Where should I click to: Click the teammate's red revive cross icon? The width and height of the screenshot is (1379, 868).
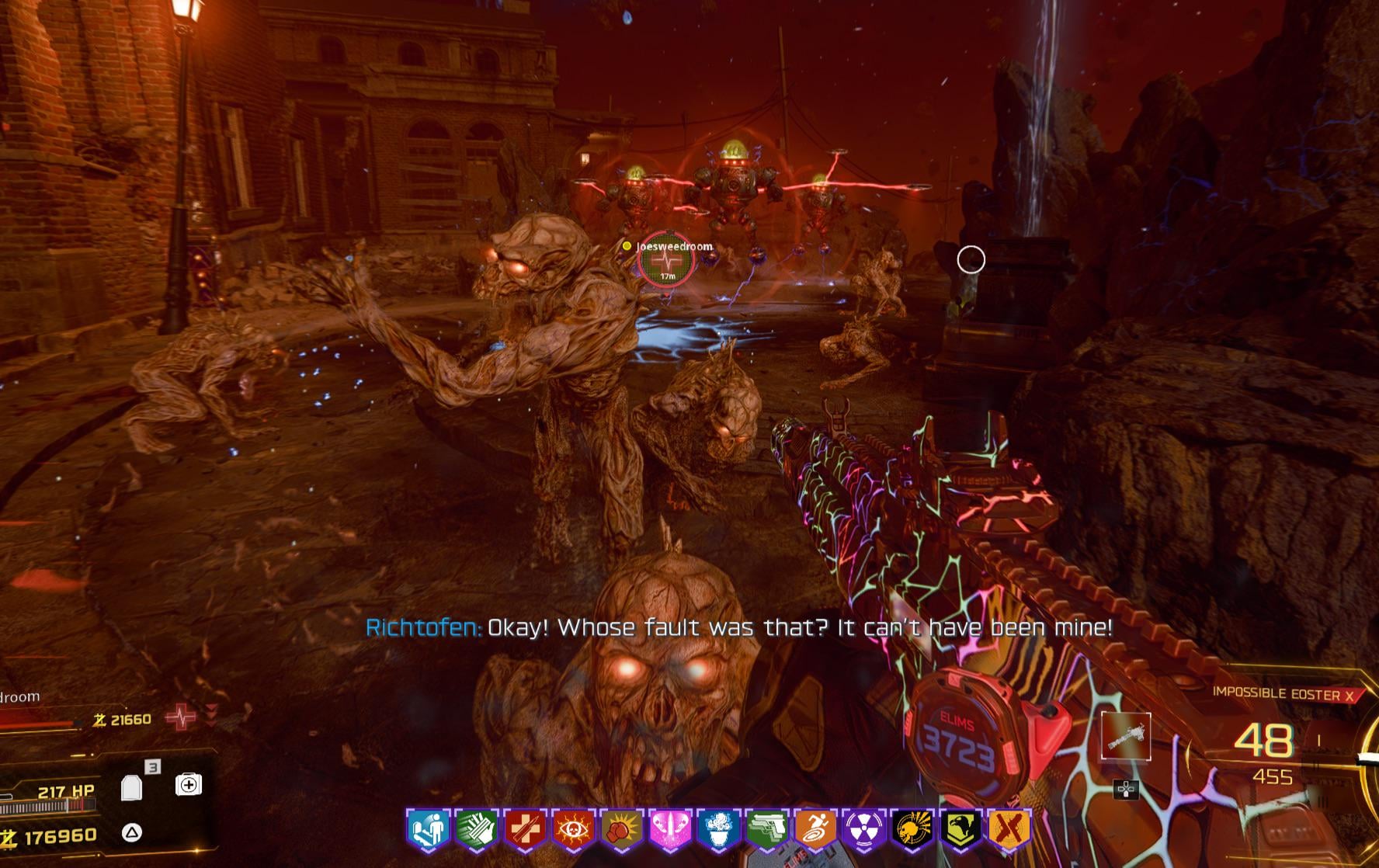pyautogui.click(x=182, y=718)
